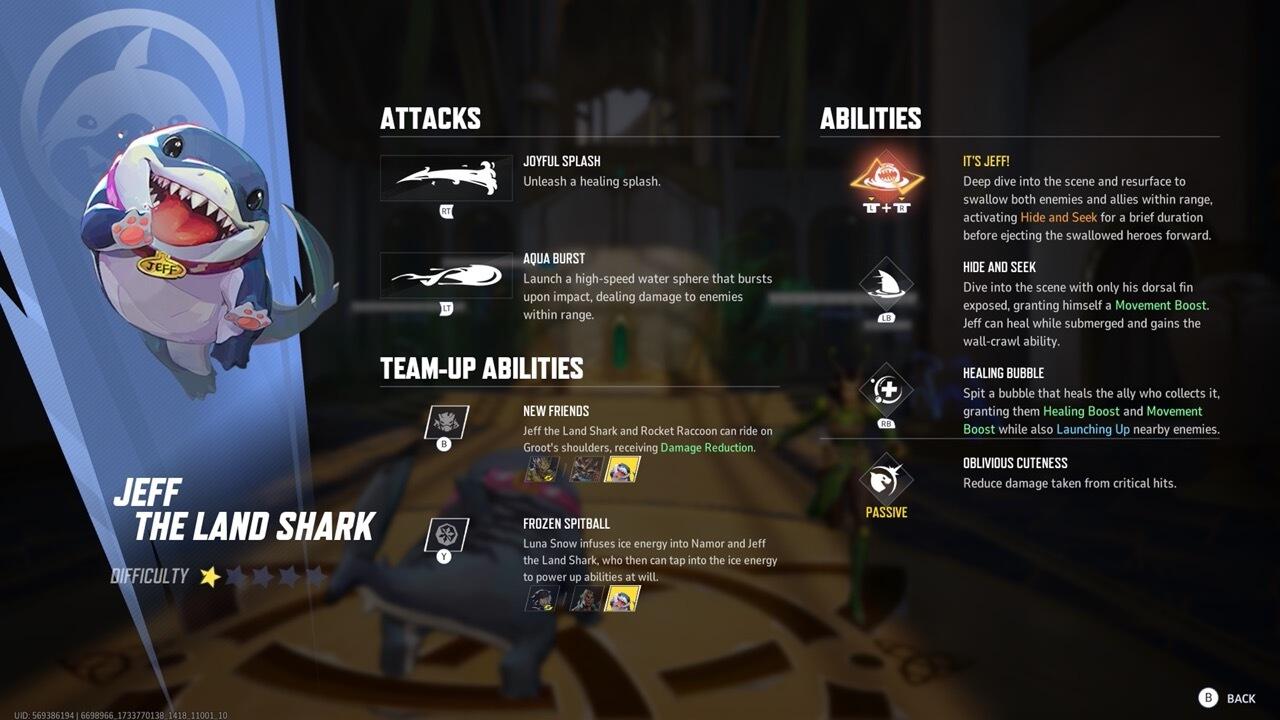The height and width of the screenshot is (720, 1280).
Task: Select the Healing Bubble ability icon
Action: click(885, 388)
